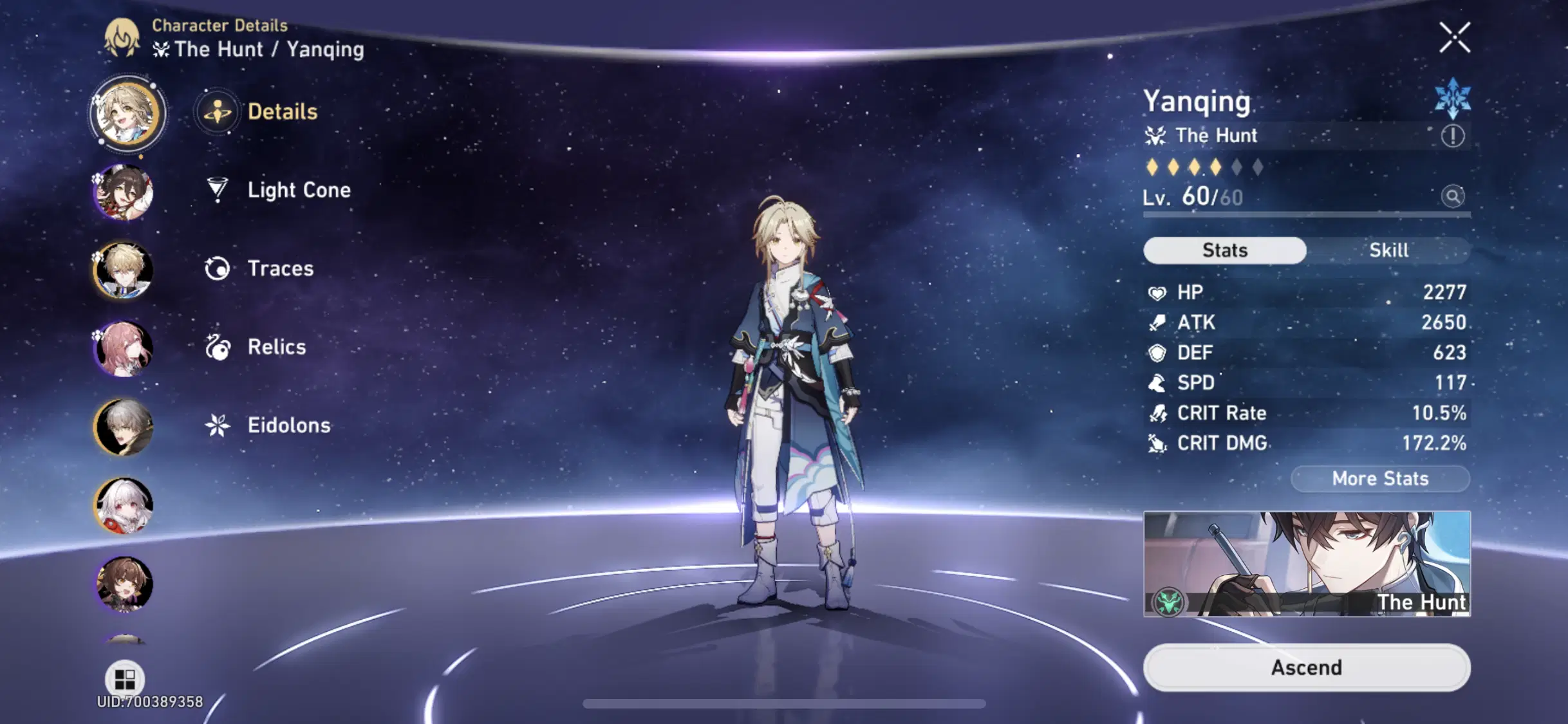Close the Character Details screen
This screenshot has height=724, width=1568.
pyautogui.click(x=1456, y=37)
